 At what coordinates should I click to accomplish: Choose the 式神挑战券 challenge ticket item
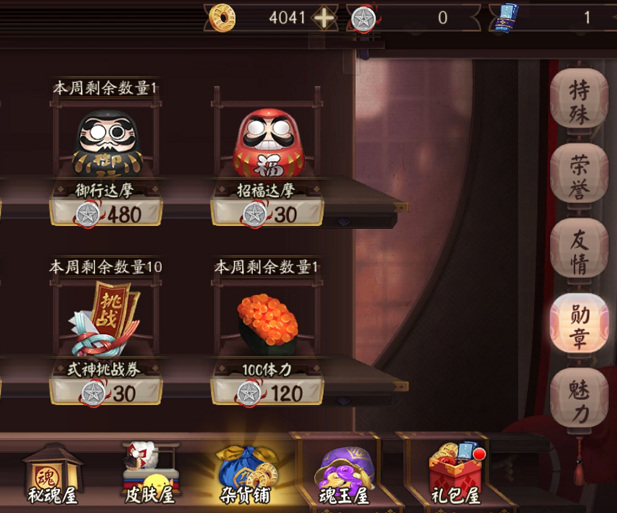point(104,320)
